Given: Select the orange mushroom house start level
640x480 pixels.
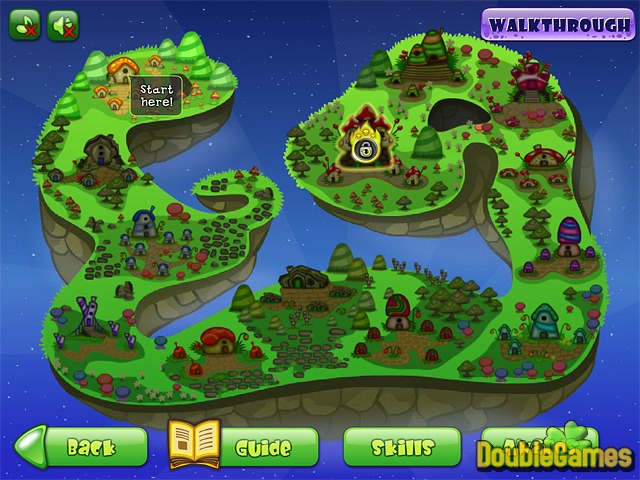Looking at the screenshot, I should (x=122, y=70).
